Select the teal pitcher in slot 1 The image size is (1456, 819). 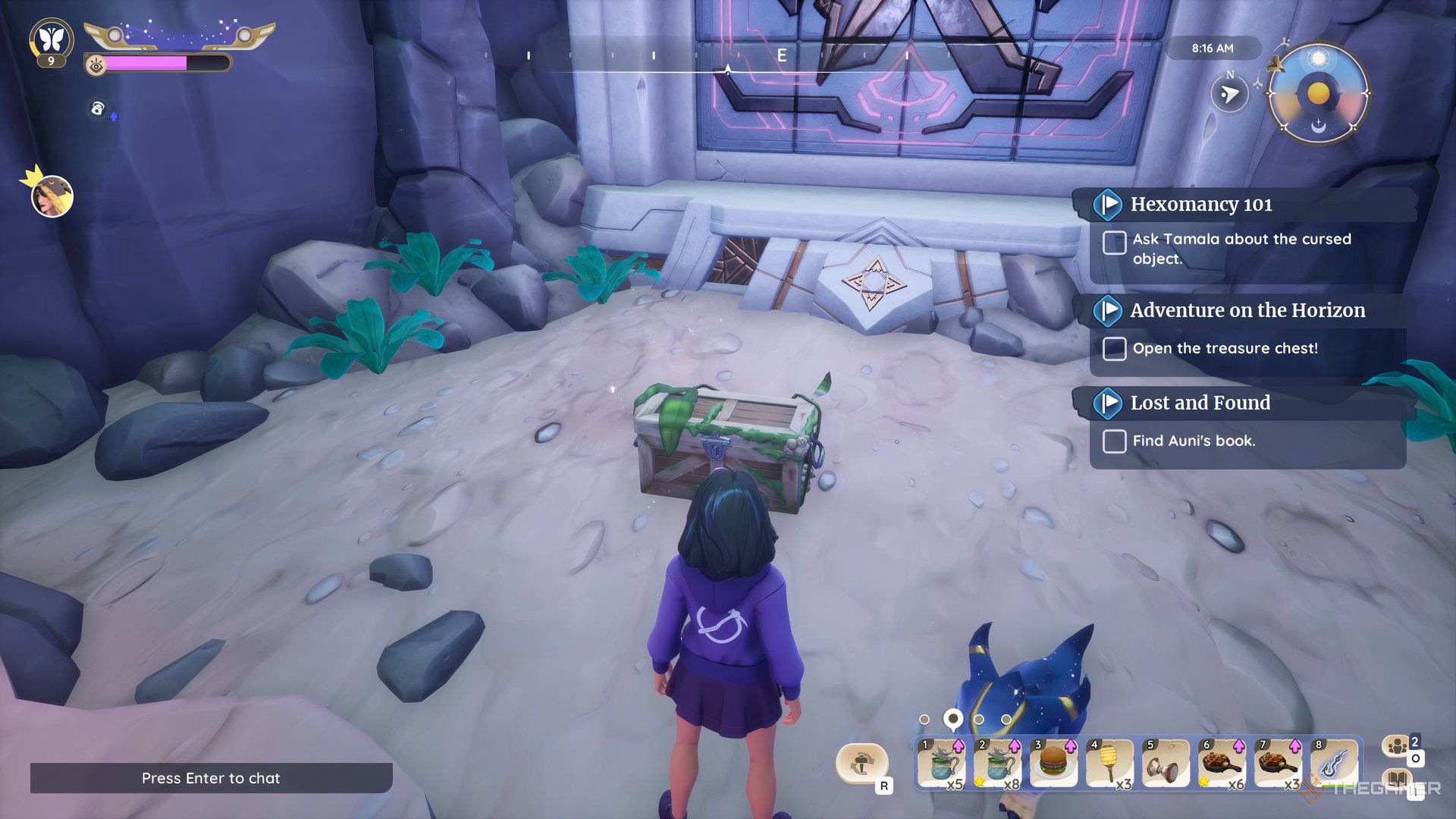click(x=940, y=764)
